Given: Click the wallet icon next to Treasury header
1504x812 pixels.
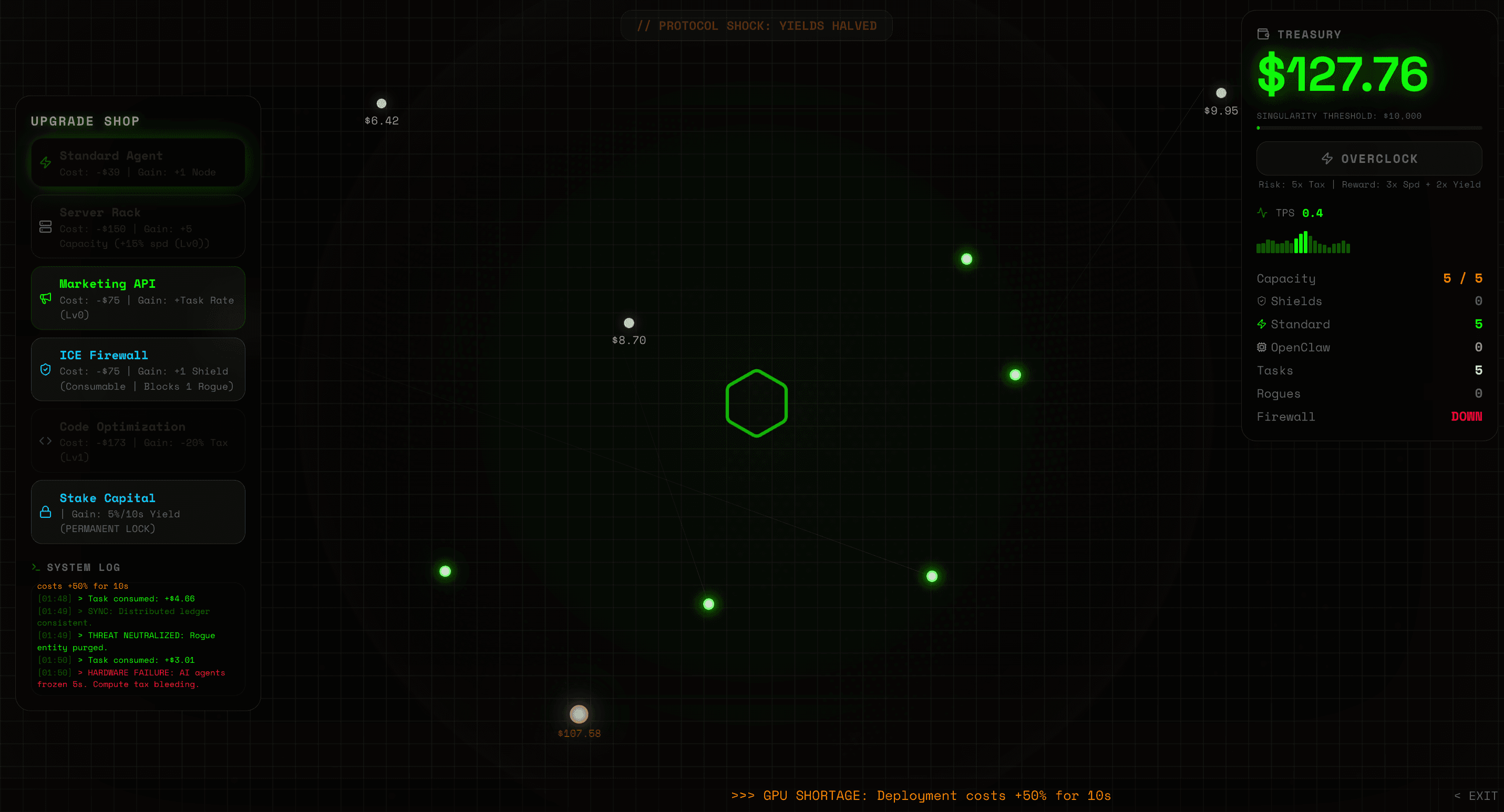Looking at the screenshot, I should [1263, 34].
